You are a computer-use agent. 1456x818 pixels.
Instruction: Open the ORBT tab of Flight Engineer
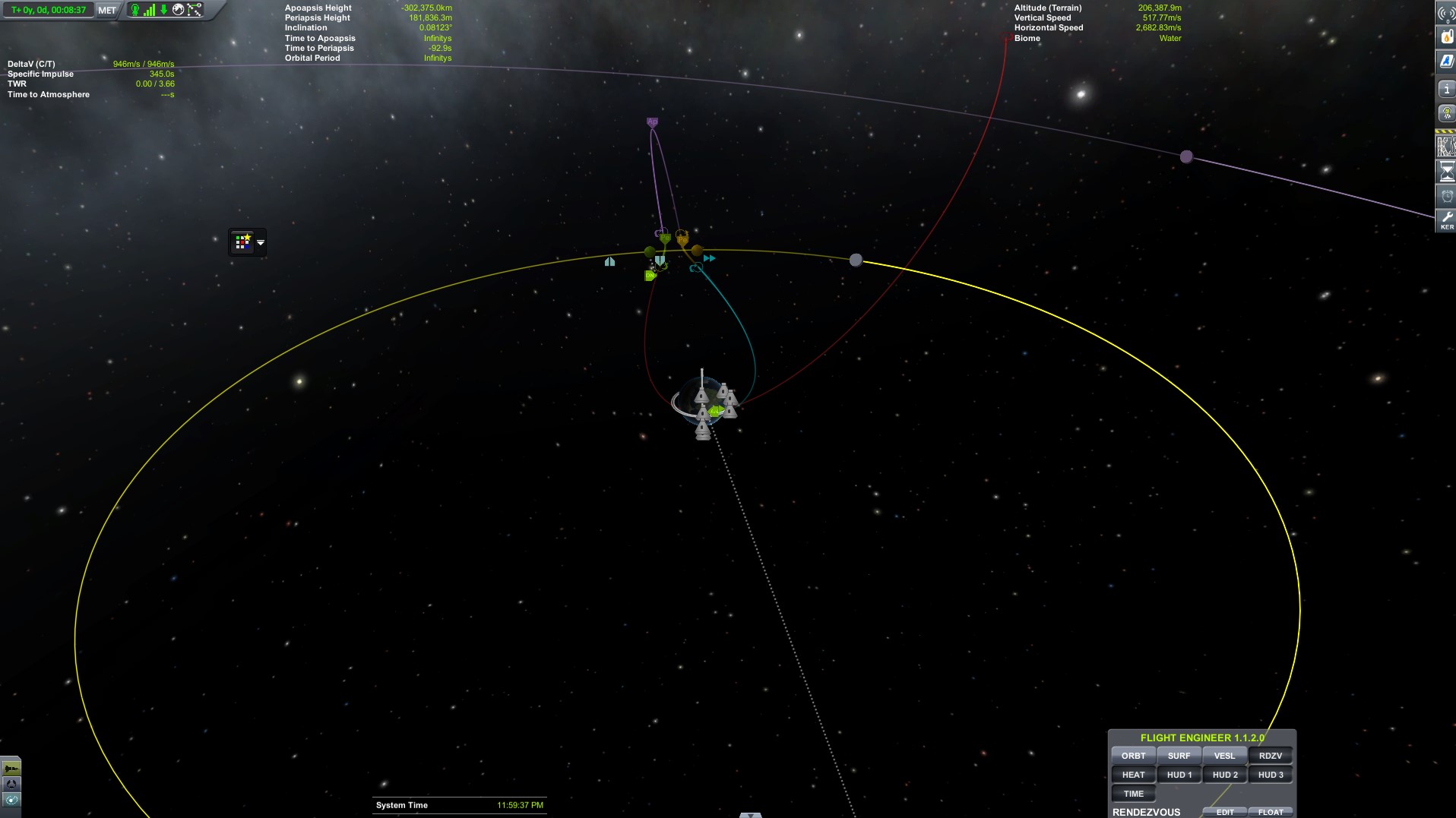pos(1133,755)
